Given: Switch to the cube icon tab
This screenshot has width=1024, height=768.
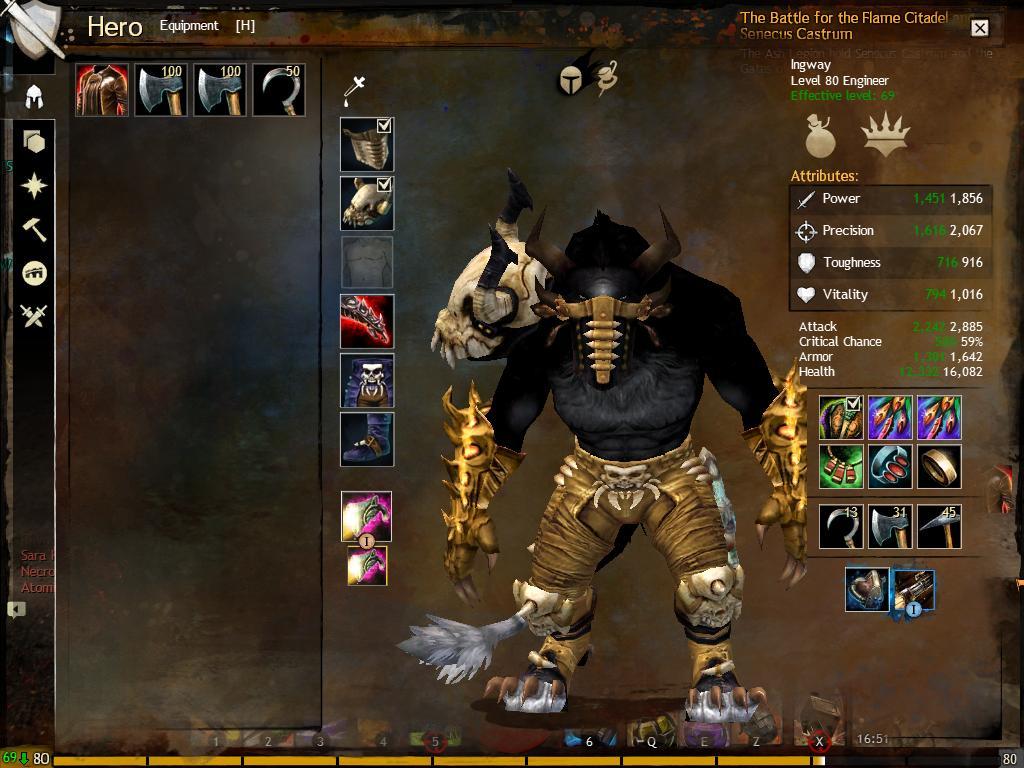Looking at the screenshot, I should tap(34, 142).
